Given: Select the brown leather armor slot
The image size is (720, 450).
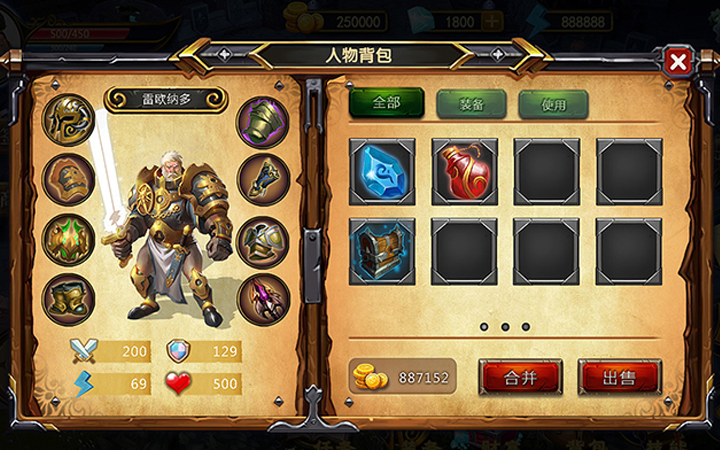Looking at the screenshot, I should point(69,181).
